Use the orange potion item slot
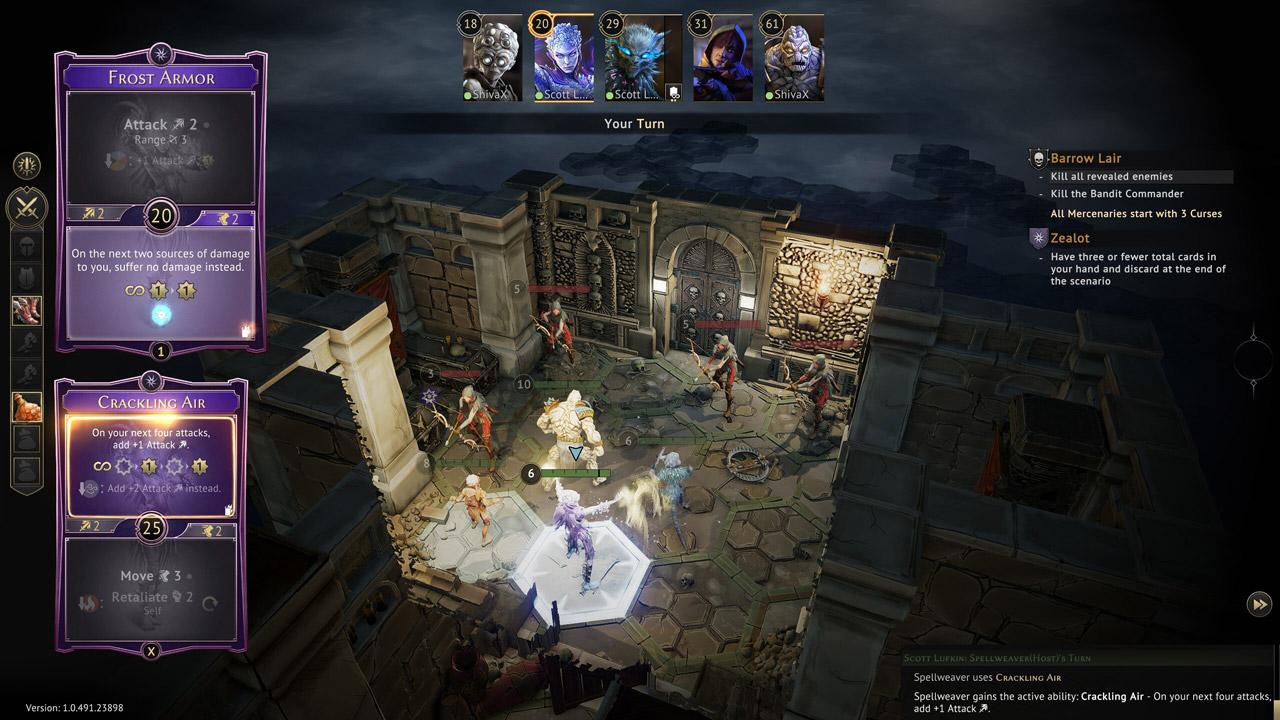This screenshot has height=720, width=1280. (26, 406)
